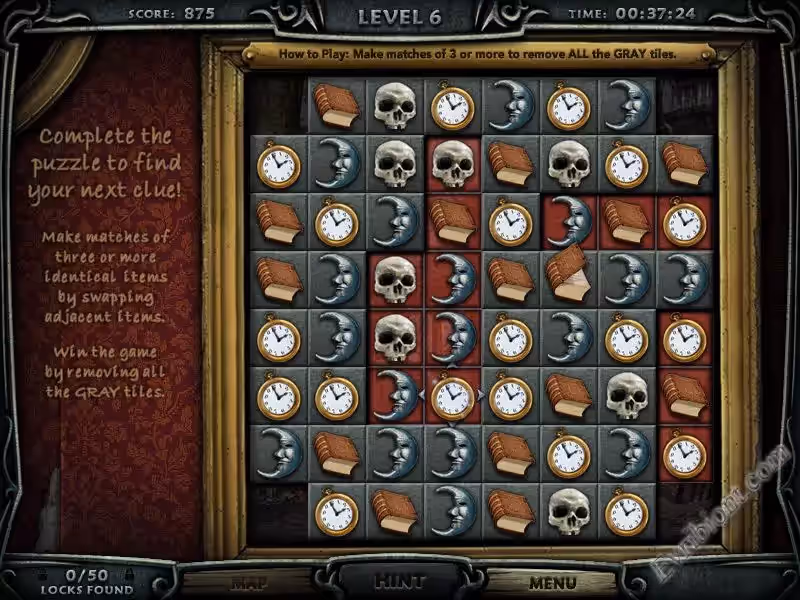
Task: Request a HINT for the puzzle
Action: click(x=400, y=580)
